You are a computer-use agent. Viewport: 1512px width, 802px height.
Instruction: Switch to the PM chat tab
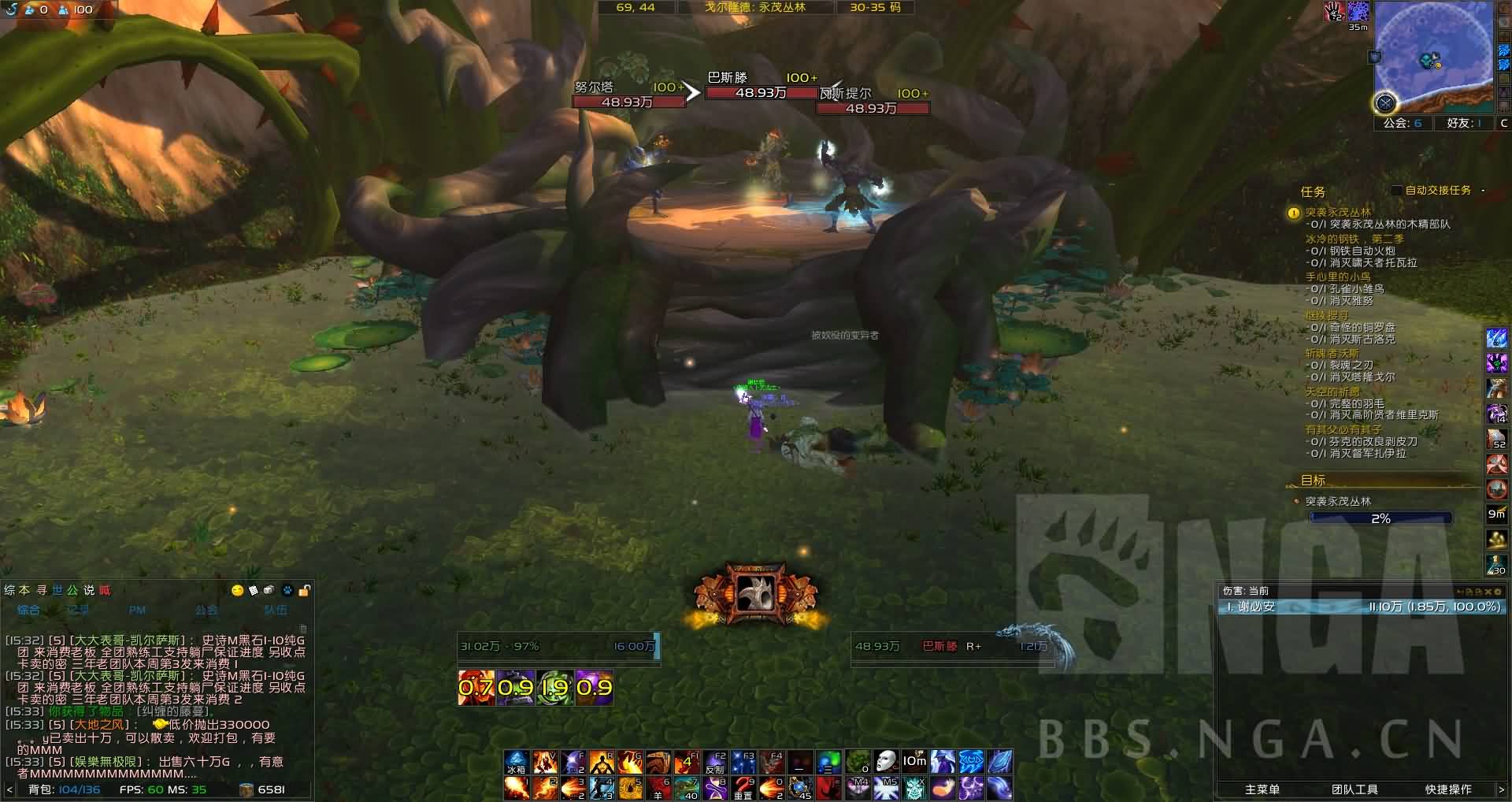[136, 610]
